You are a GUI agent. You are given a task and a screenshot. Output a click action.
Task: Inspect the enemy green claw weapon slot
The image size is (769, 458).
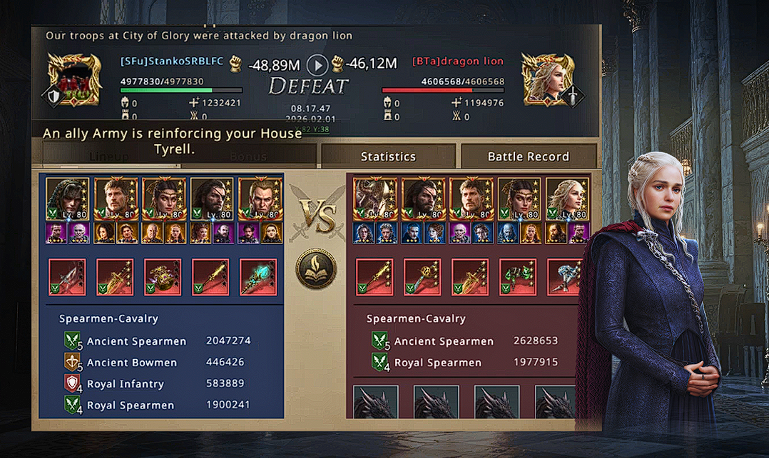(518, 277)
